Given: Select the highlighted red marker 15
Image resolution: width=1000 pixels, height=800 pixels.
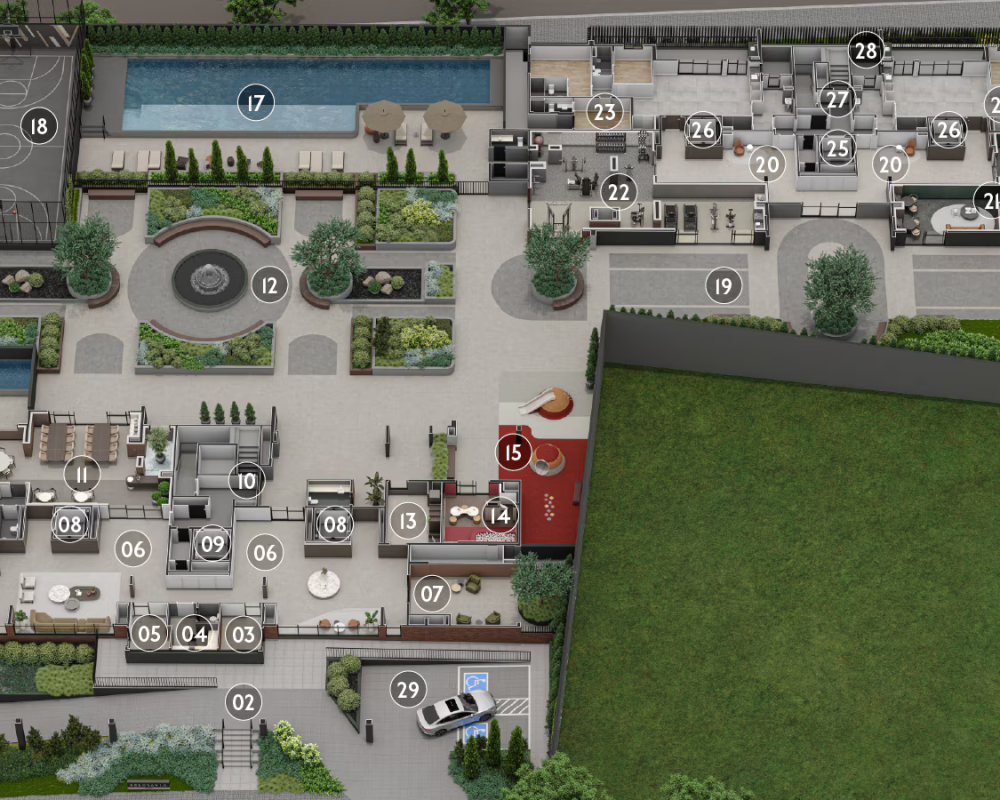Looking at the screenshot, I should click(513, 452).
